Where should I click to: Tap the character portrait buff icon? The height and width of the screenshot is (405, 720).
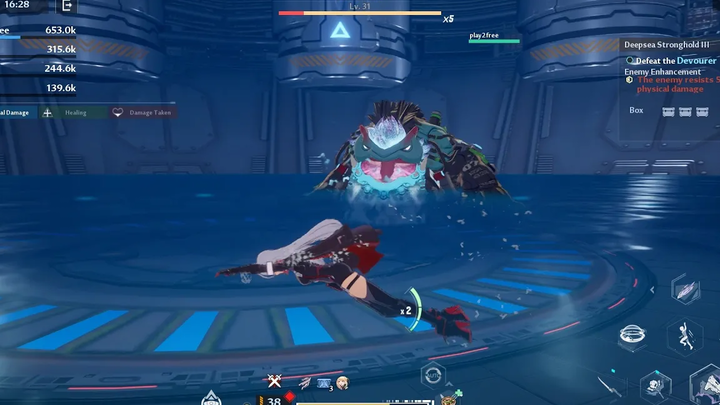pyautogui.click(x=342, y=382)
